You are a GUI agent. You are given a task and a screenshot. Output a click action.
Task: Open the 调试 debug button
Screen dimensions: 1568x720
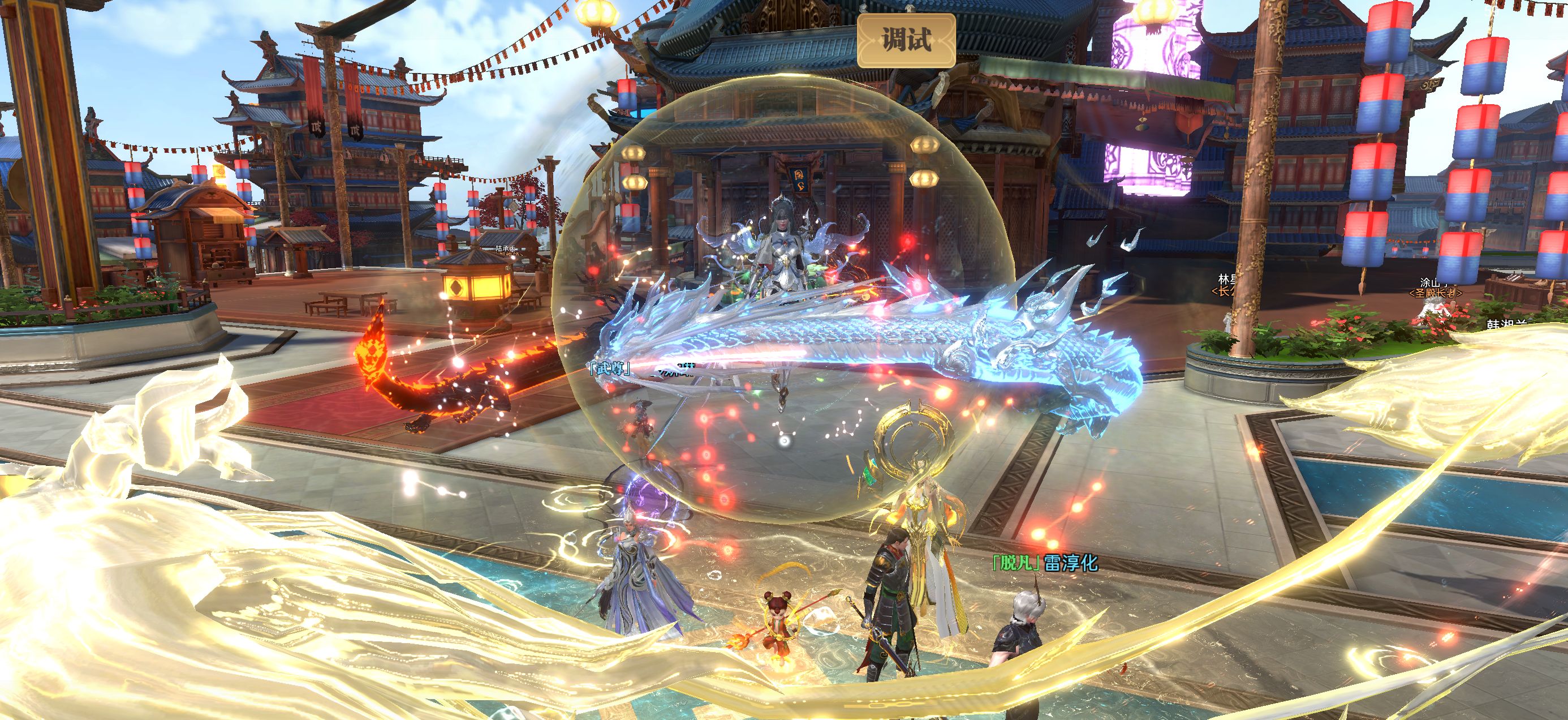click(x=906, y=40)
